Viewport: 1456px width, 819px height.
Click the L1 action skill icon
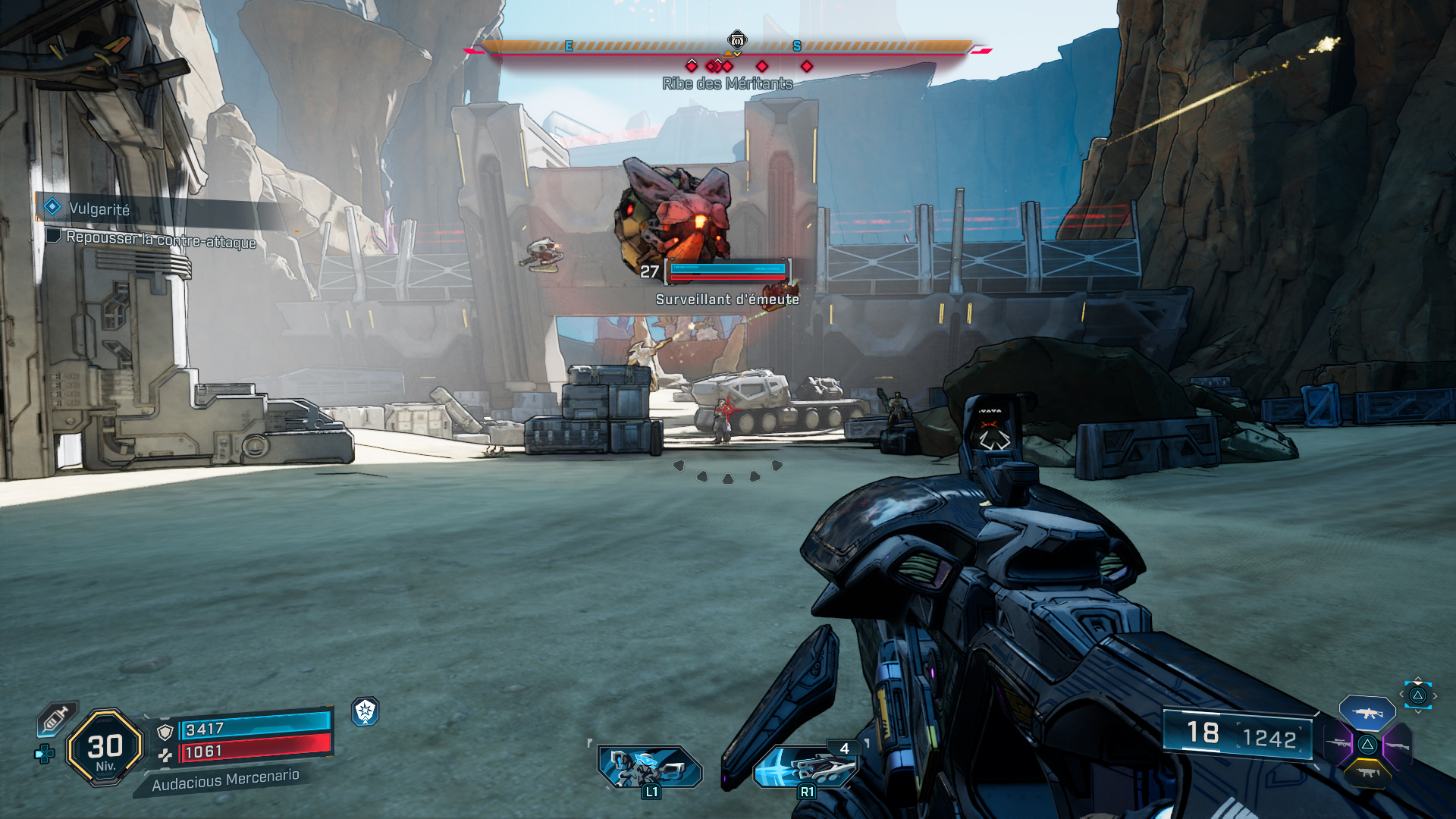pos(648,767)
